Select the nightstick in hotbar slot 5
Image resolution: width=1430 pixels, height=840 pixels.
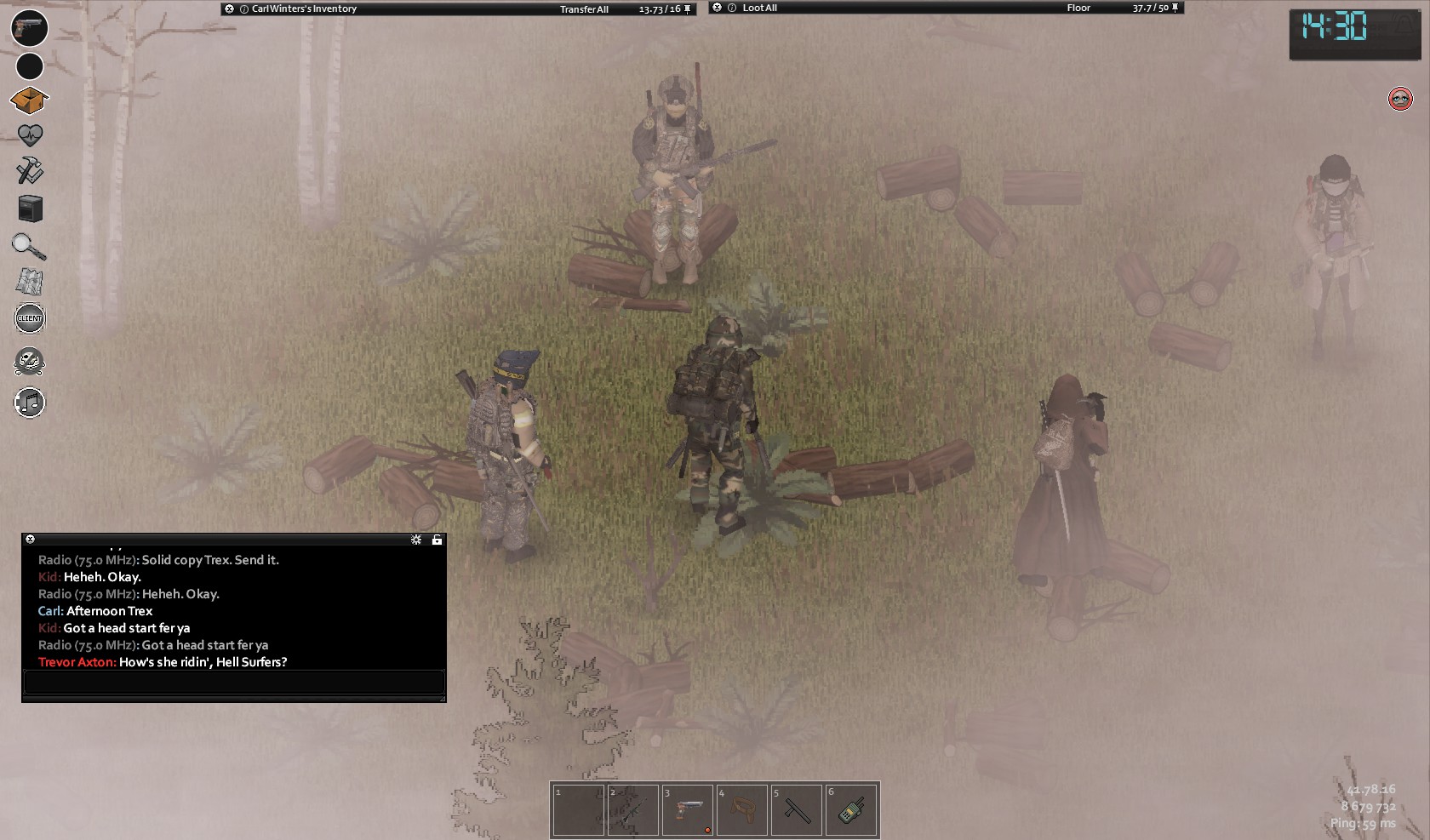(797, 810)
